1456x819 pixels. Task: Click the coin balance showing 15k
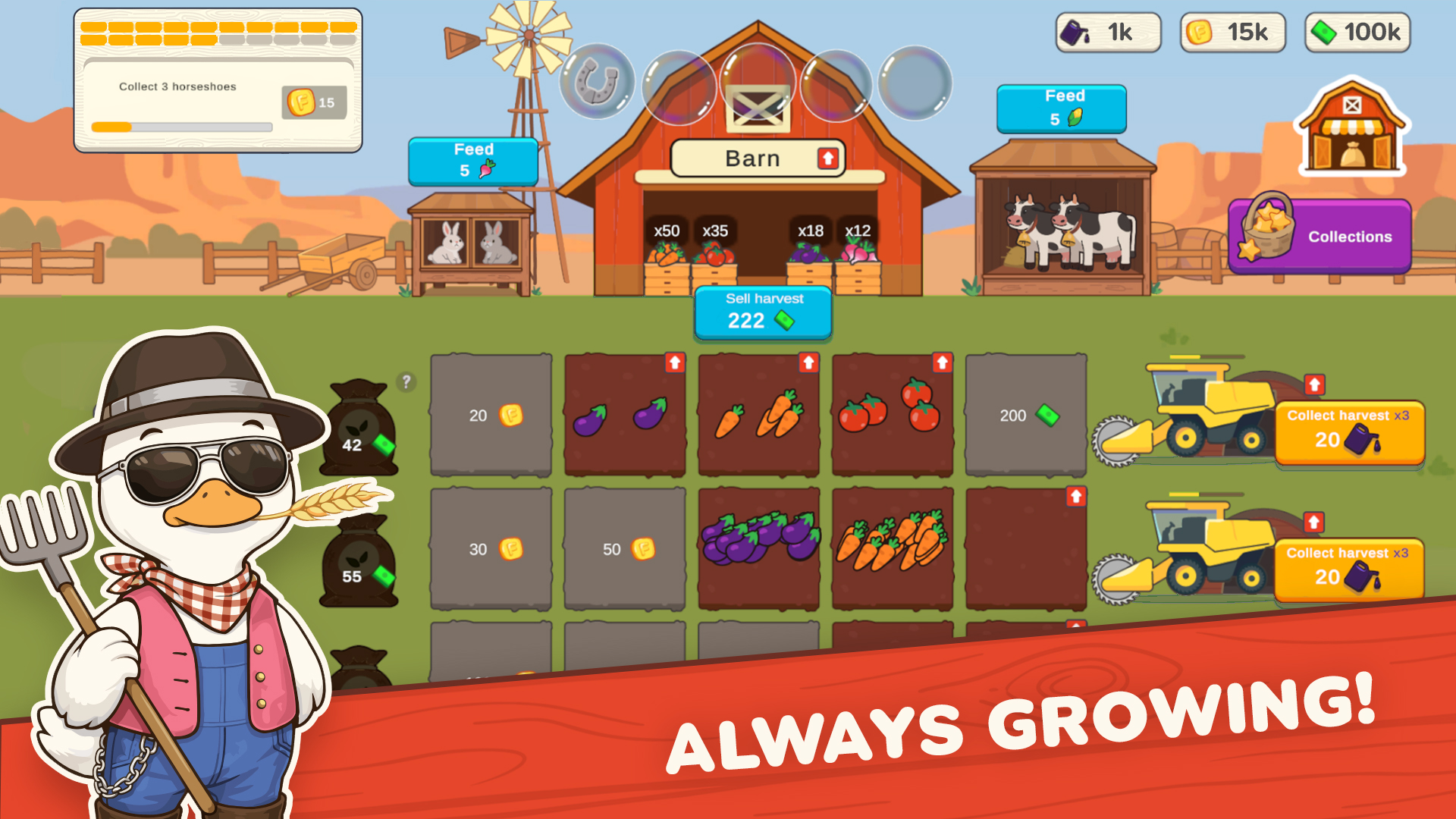pyautogui.click(x=1232, y=33)
